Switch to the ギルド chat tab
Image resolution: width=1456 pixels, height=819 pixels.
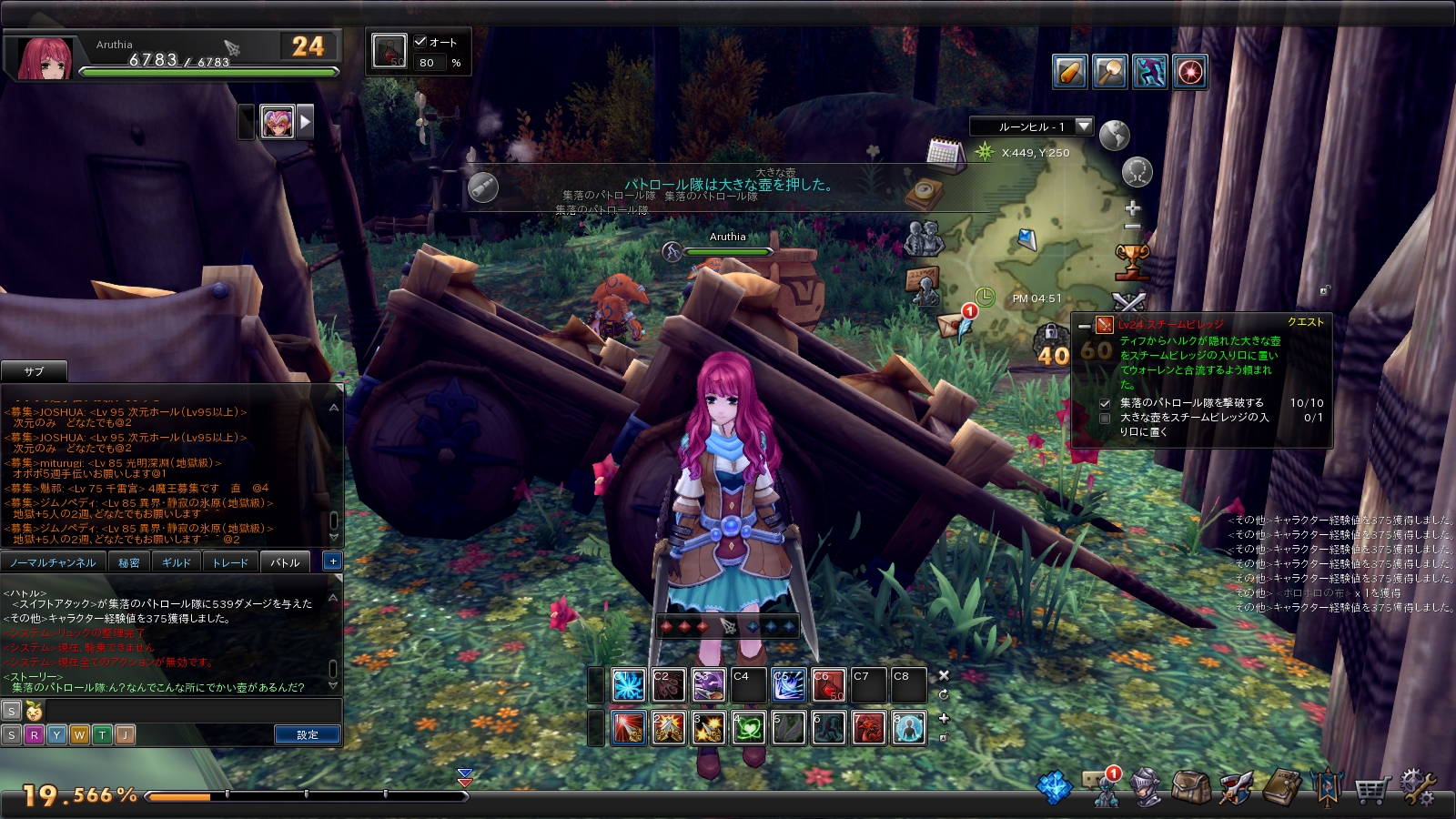(177, 562)
